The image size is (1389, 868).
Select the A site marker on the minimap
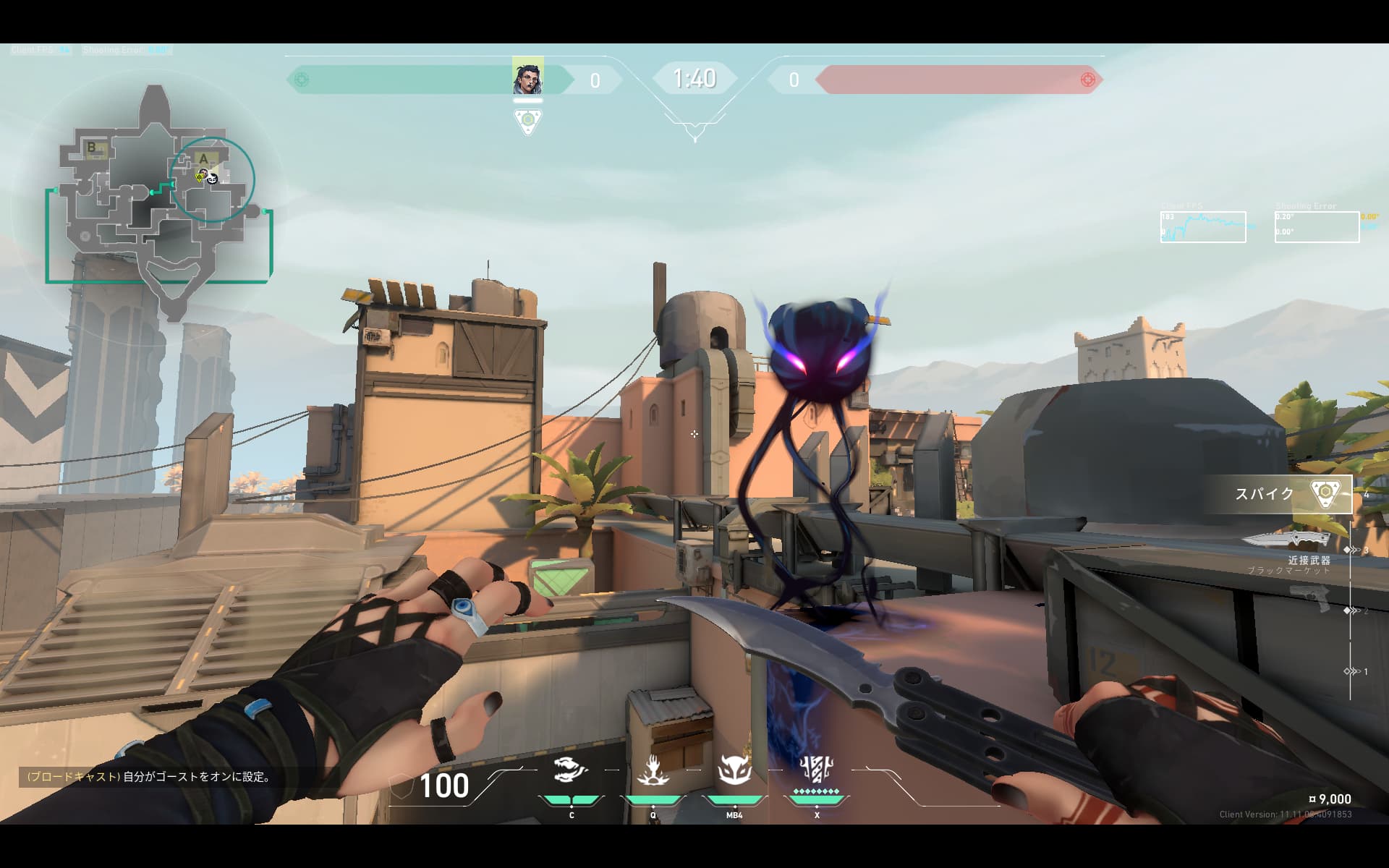205,158
